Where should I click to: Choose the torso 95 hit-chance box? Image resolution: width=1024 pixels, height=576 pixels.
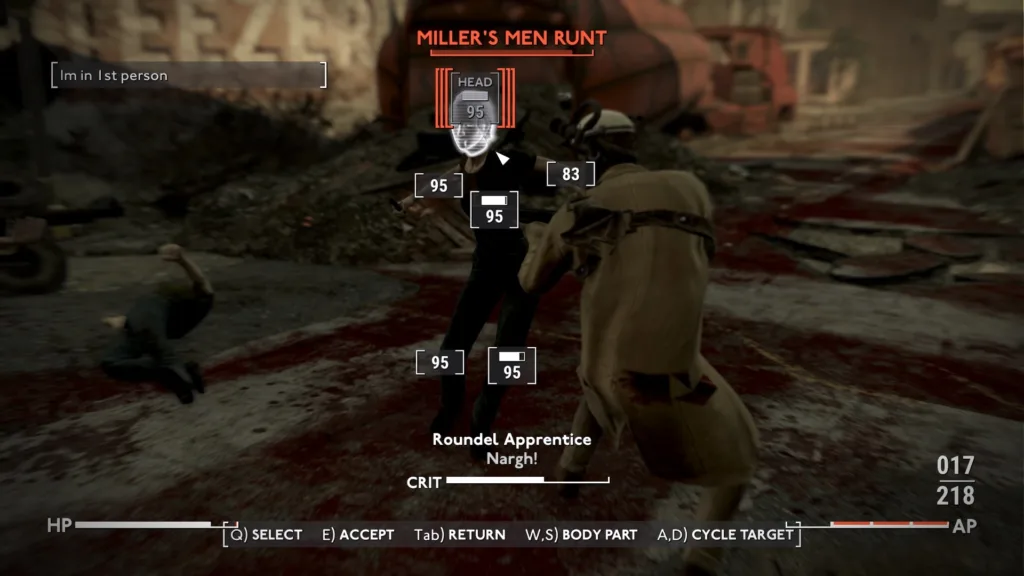click(x=494, y=209)
